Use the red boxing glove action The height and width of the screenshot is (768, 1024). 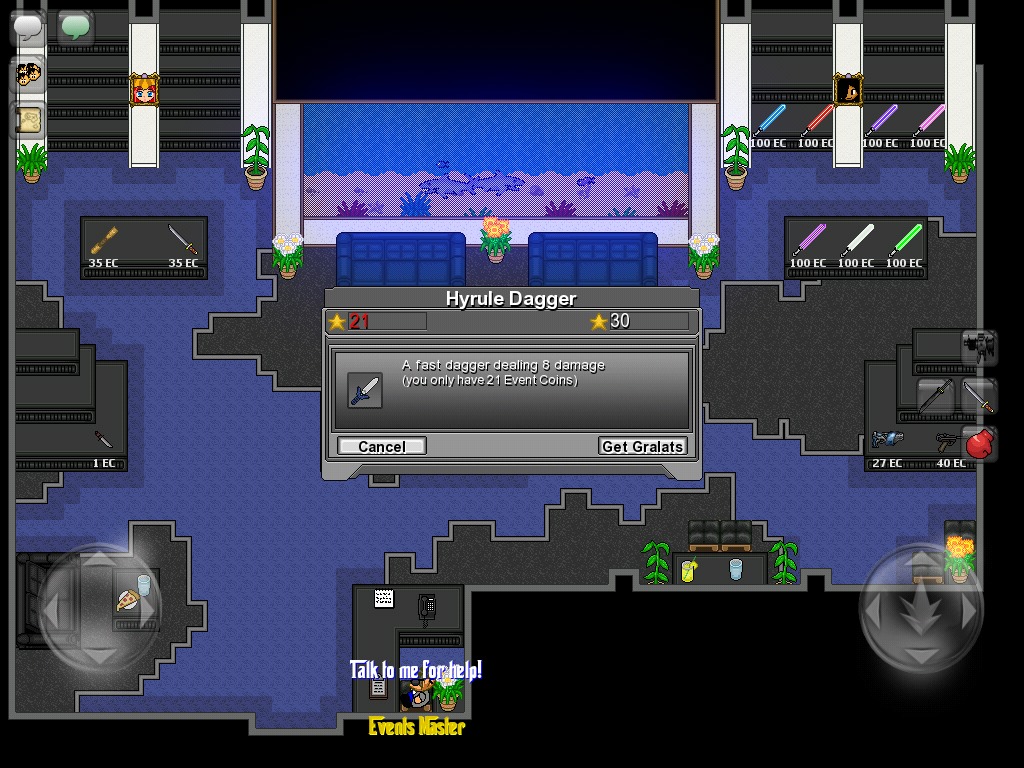[x=980, y=442]
